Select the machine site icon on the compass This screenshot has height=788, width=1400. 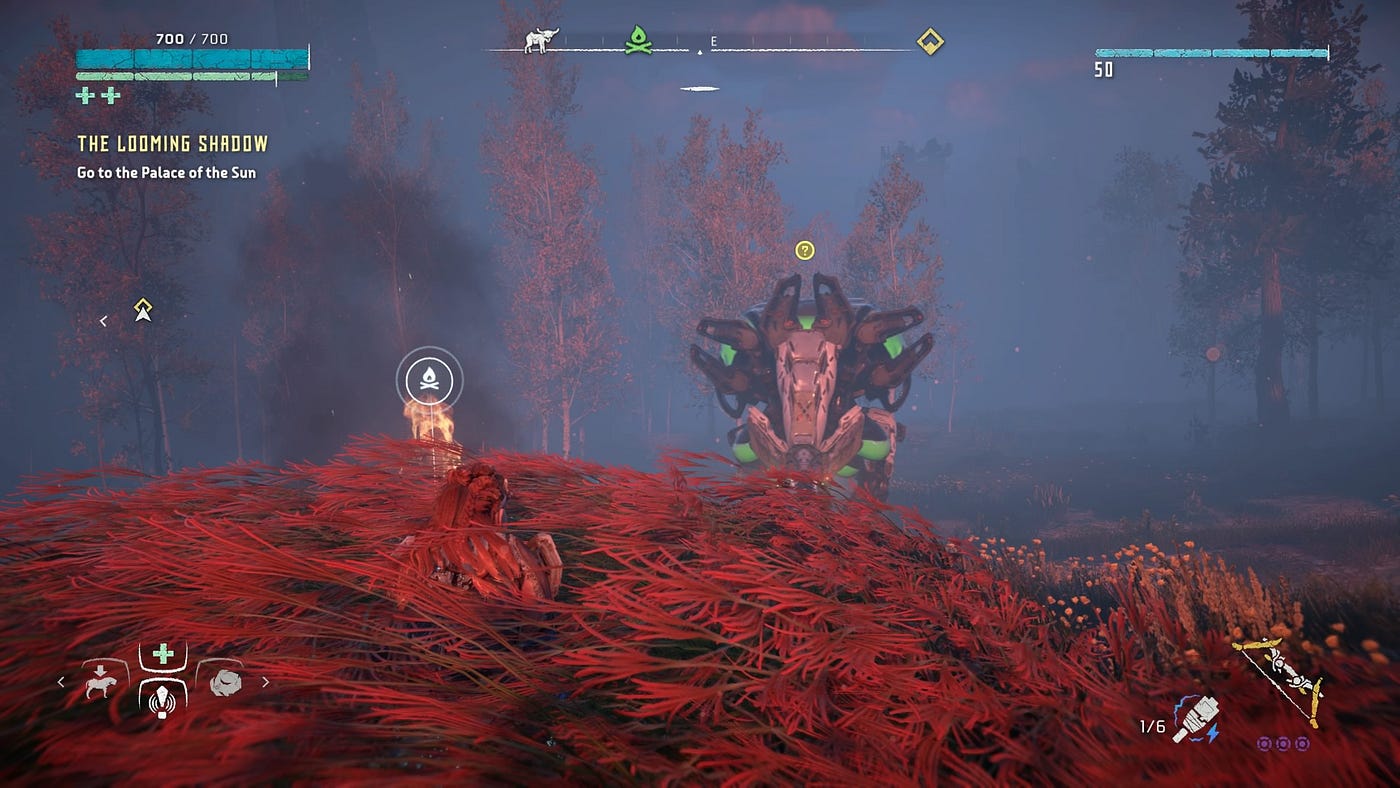[x=542, y=41]
